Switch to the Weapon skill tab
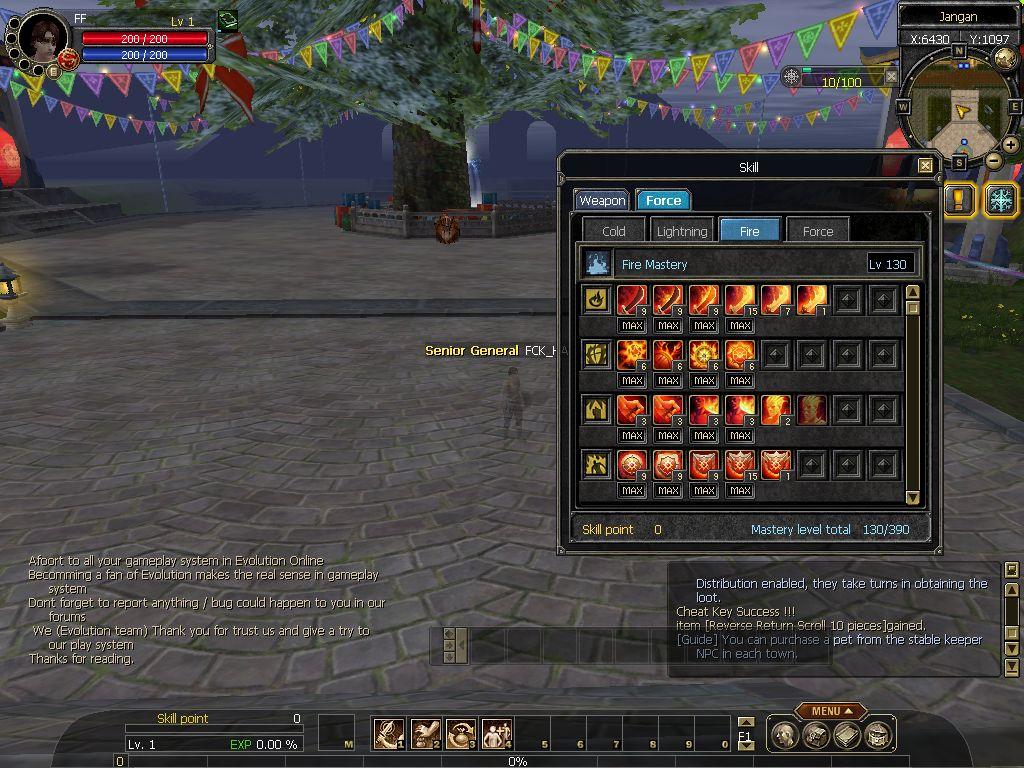The height and width of the screenshot is (768, 1024). pyautogui.click(x=602, y=200)
